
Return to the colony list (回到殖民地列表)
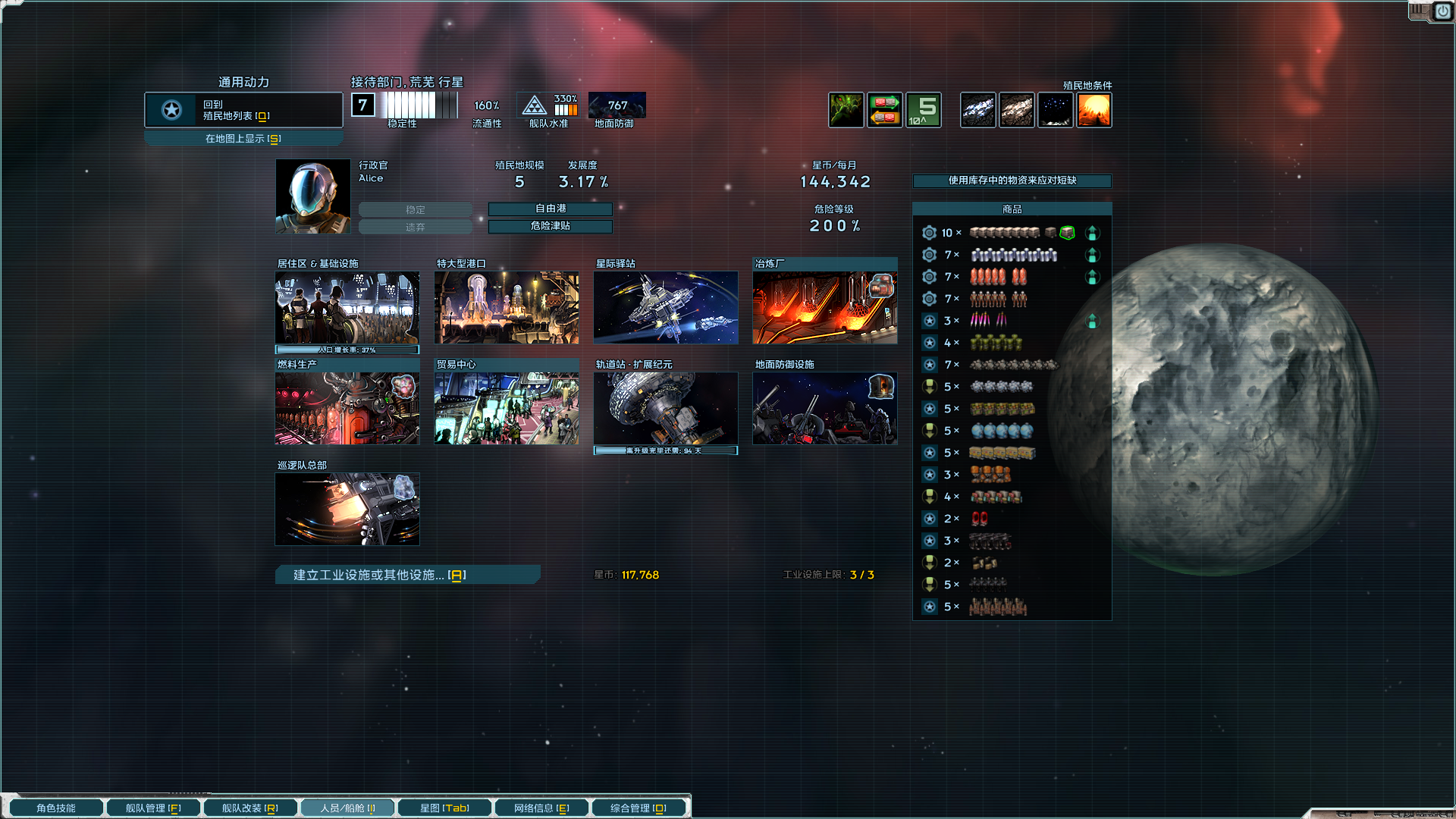(x=243, y=110)
